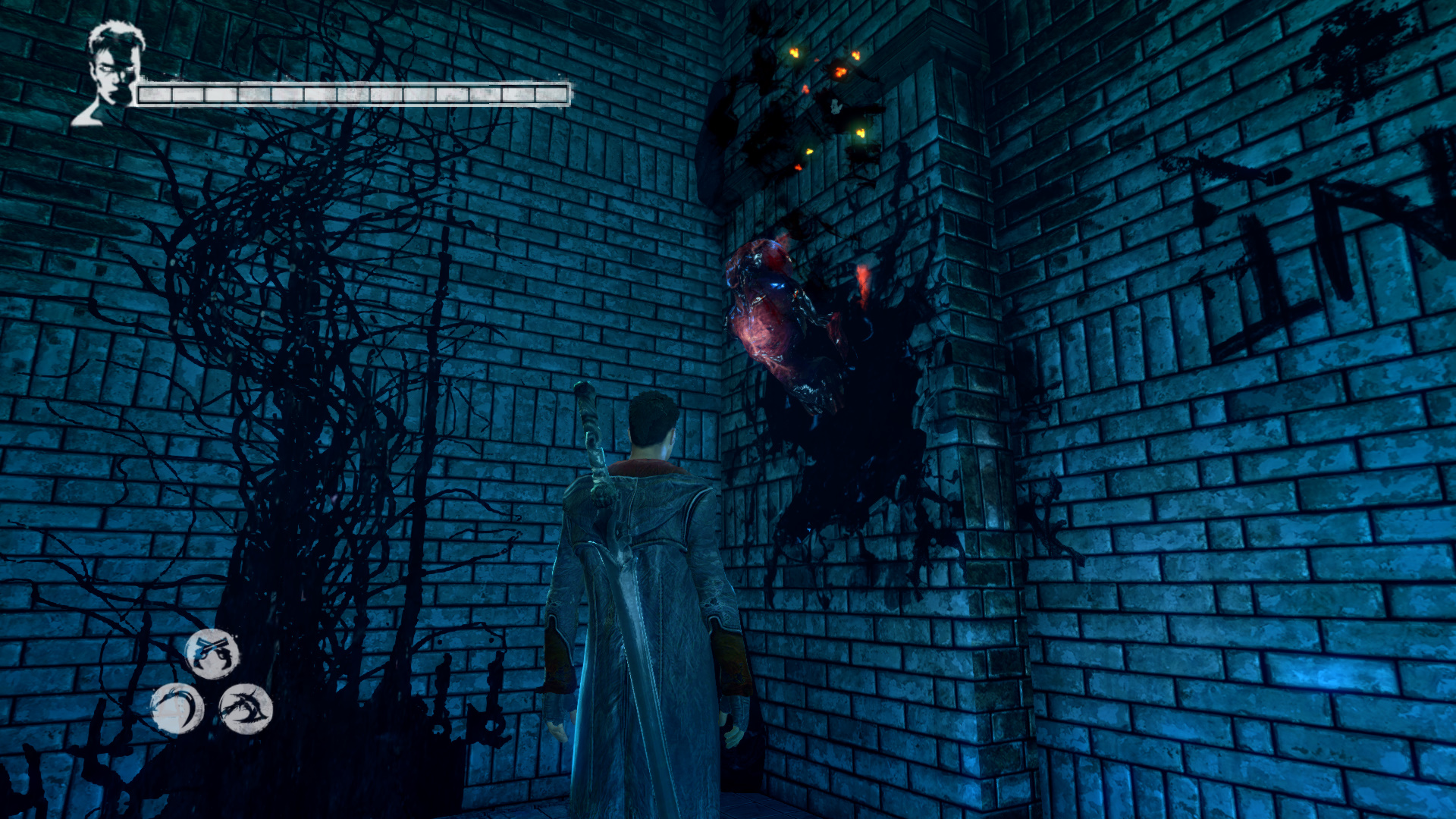The height and width of the screenshot is (819, 1456).
Task: Select the crossed pistols weapon icon
Action: pos(212,653)
